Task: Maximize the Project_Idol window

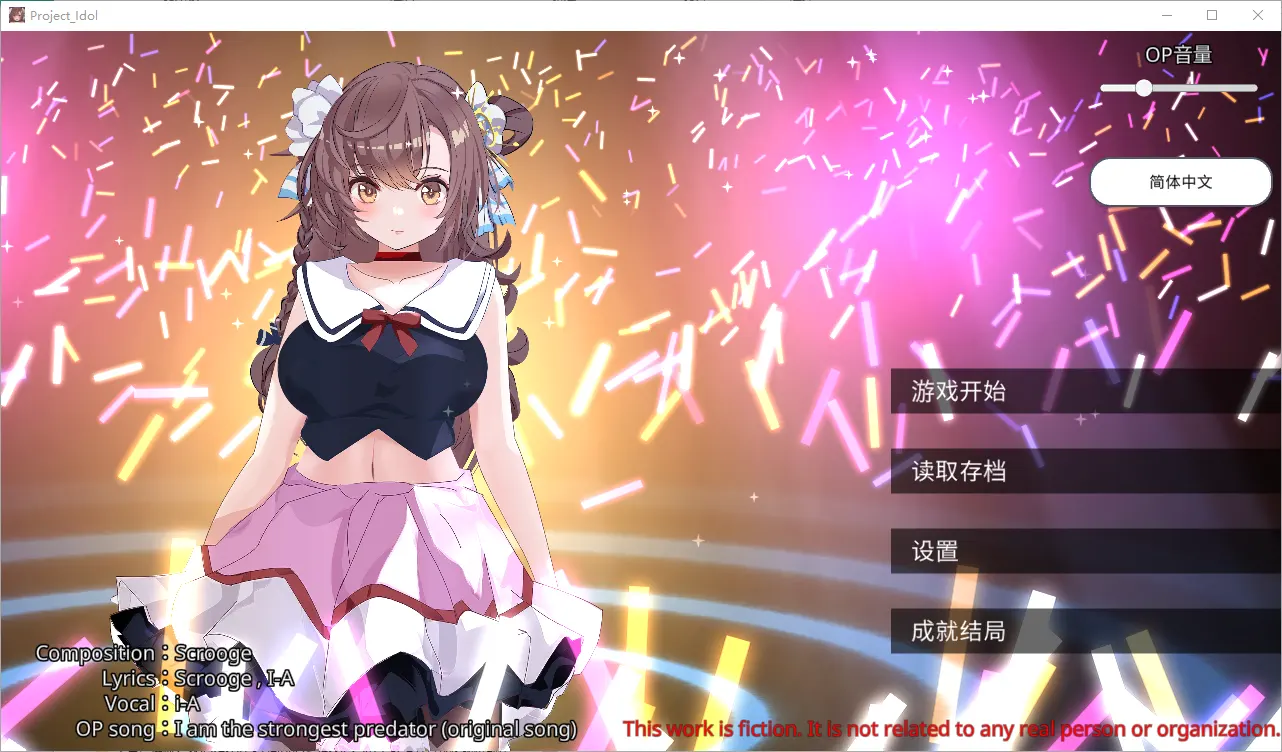Action: [1212, 15]
